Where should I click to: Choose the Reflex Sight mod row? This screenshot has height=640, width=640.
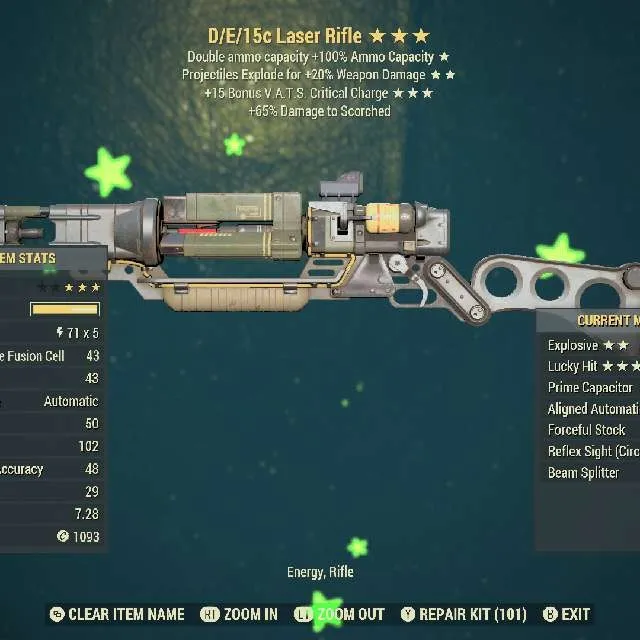593,451
